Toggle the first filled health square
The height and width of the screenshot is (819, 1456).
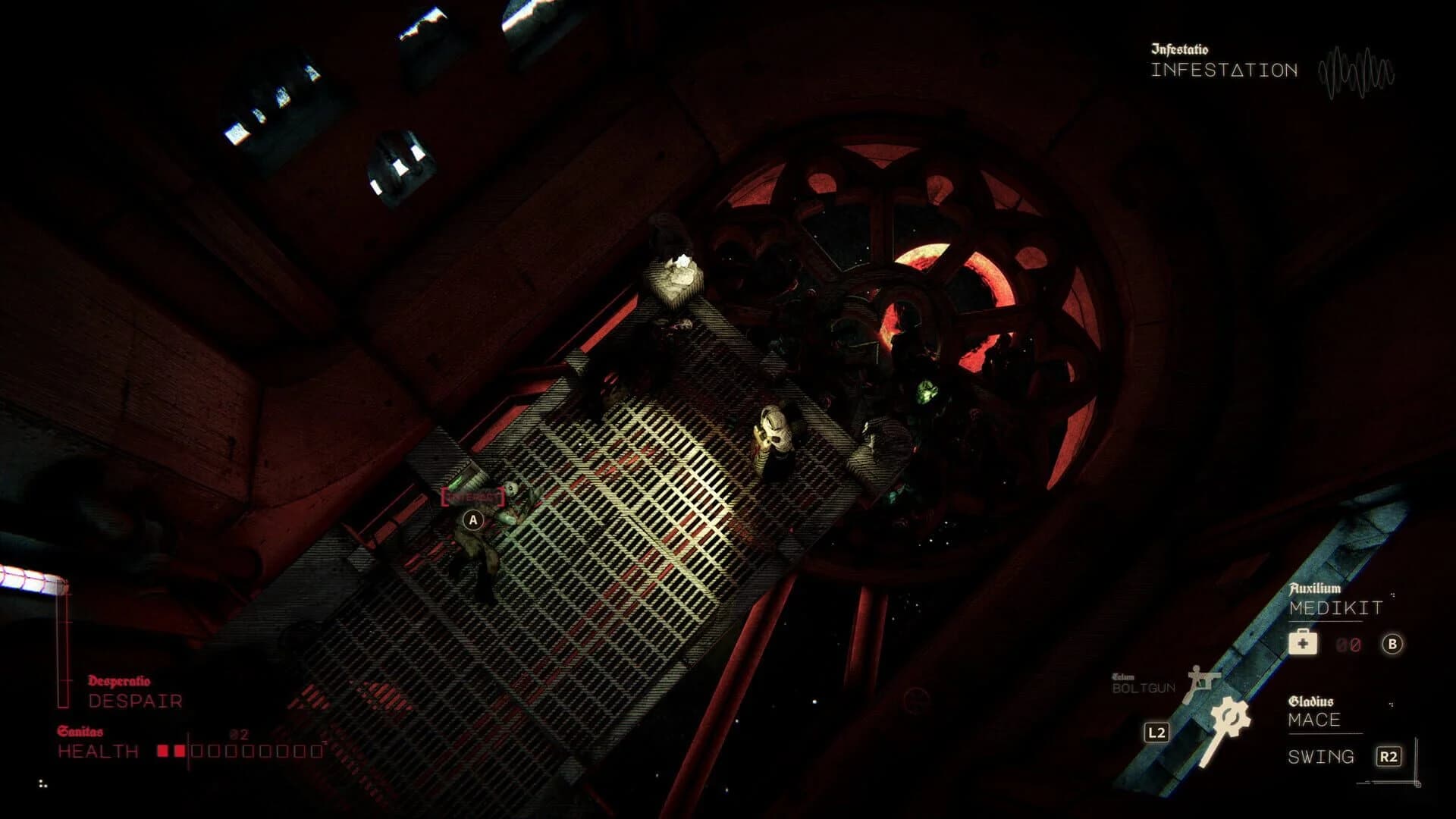(162, 749)
